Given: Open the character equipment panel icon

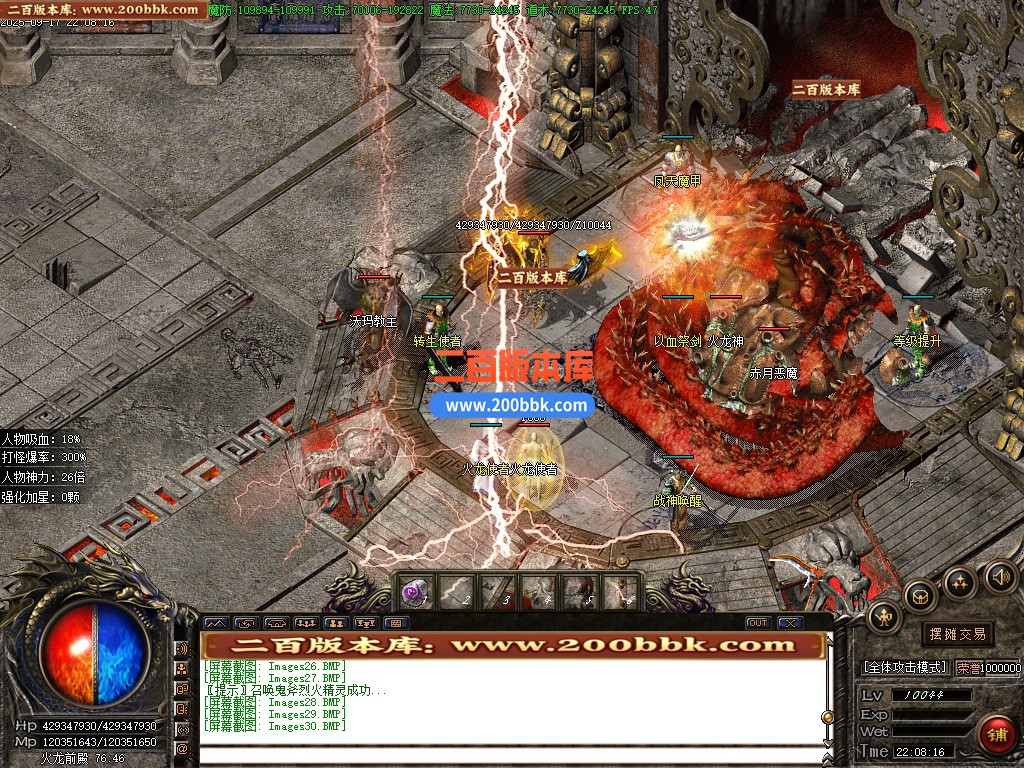Looking at the screenshot, I should [884, 617].
